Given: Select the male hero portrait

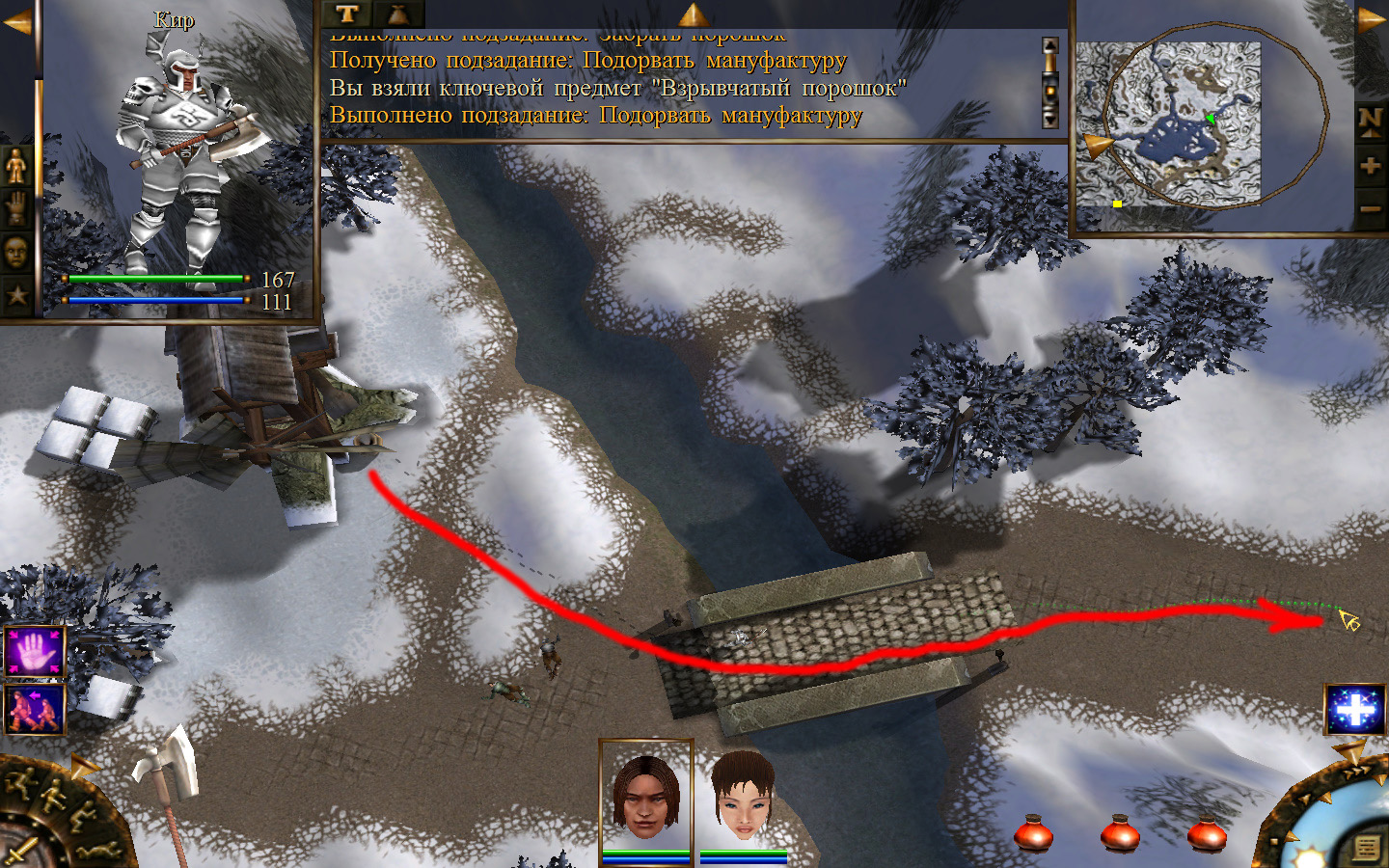Looking at the screenshot, I should [645, 797].
